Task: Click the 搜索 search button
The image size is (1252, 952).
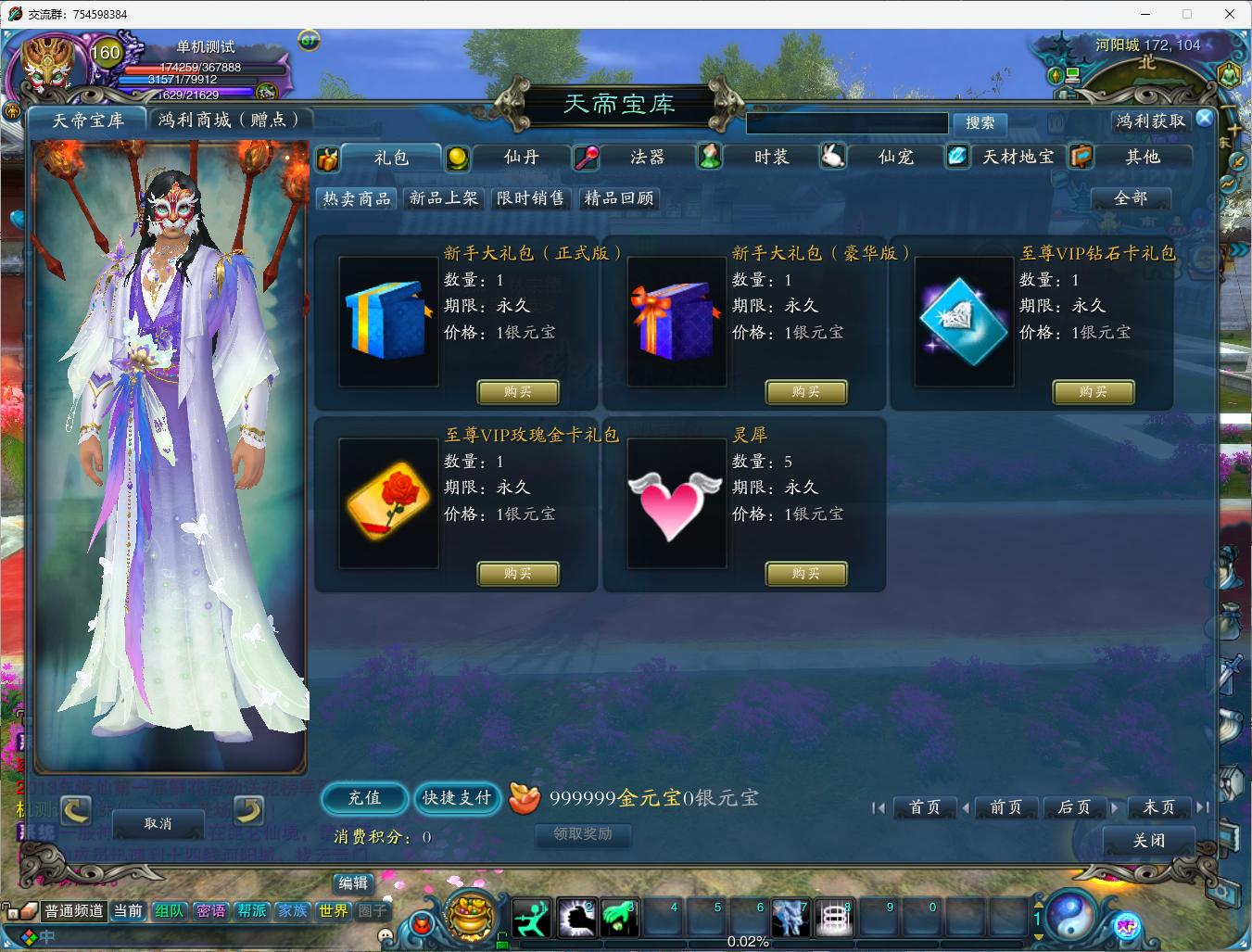Action: click(980, 123)
